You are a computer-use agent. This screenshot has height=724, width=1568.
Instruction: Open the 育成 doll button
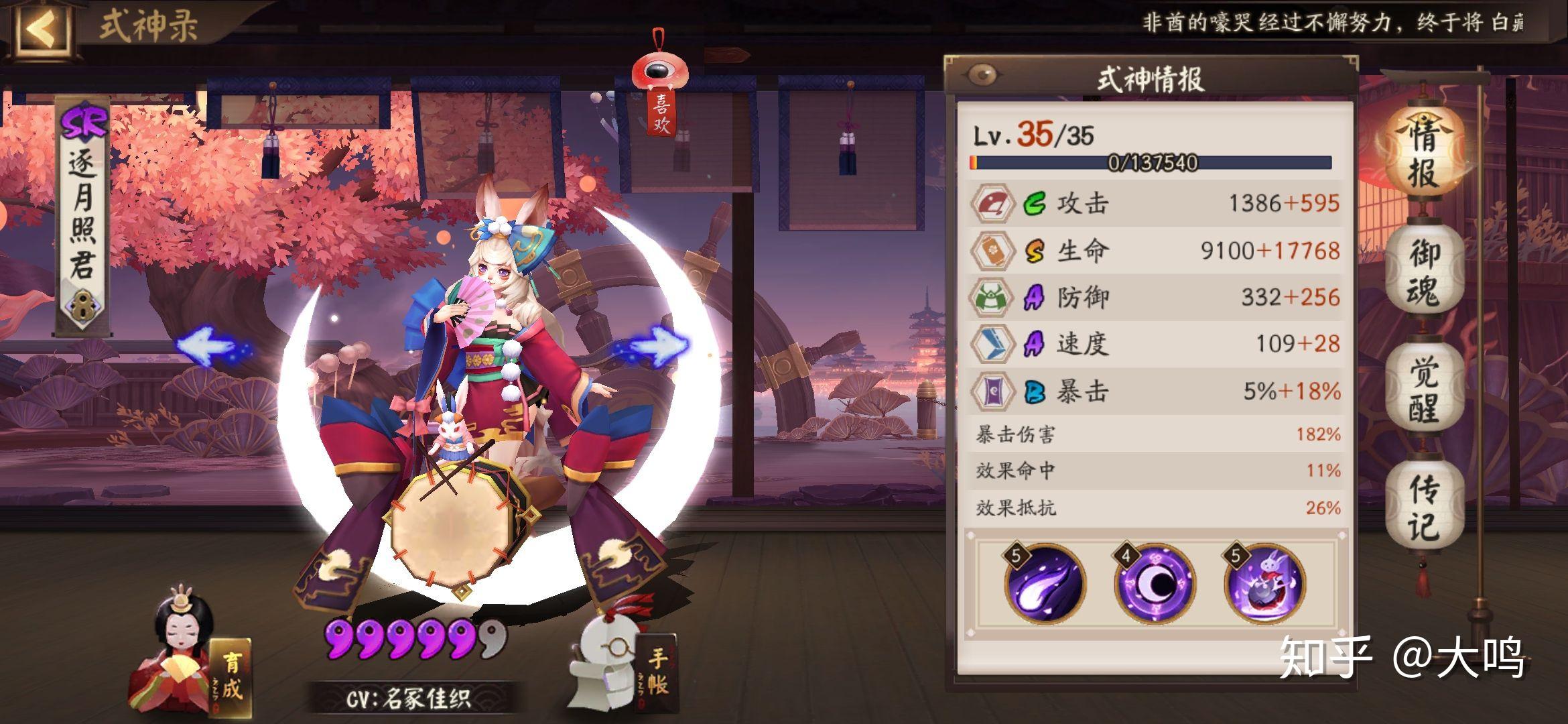pos(194,664)
